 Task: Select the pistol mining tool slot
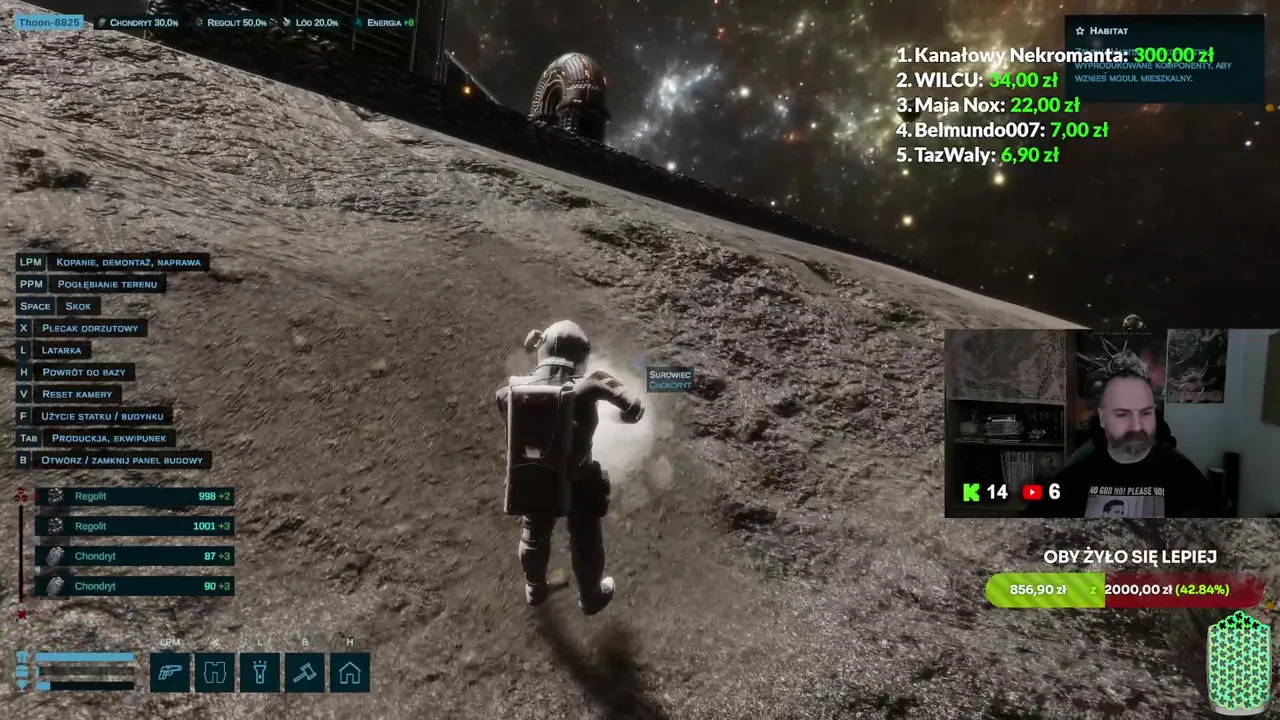point(170,672)
